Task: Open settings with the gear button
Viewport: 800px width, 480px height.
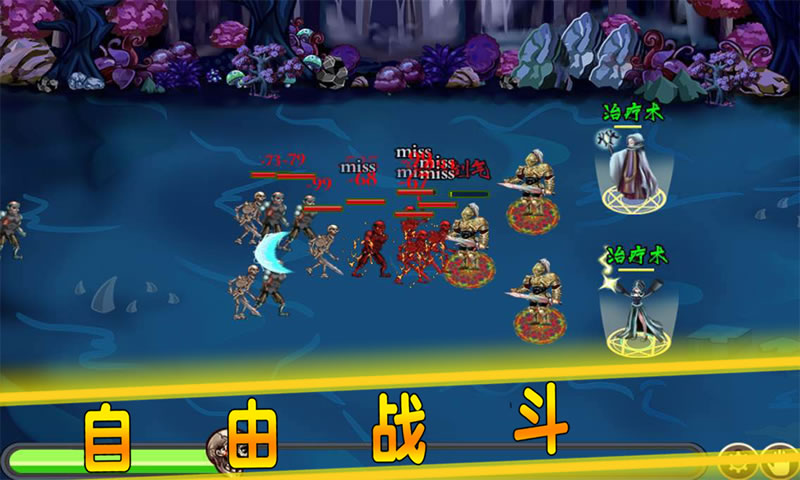Action: [x=737, y=462]
